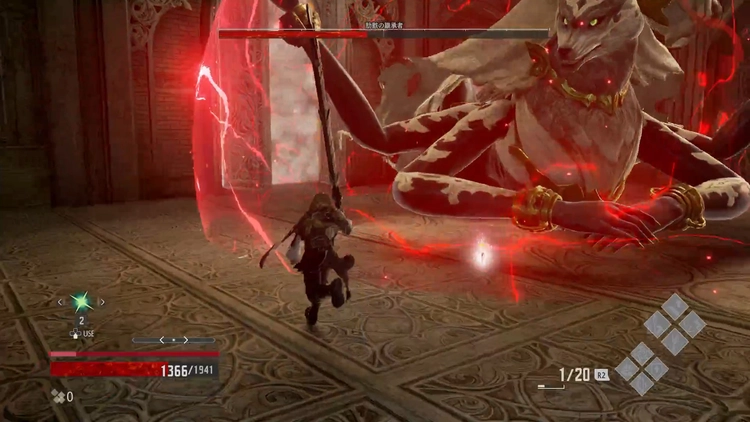Activate topmost gift diamond in the upper cluster

(676, 306)
